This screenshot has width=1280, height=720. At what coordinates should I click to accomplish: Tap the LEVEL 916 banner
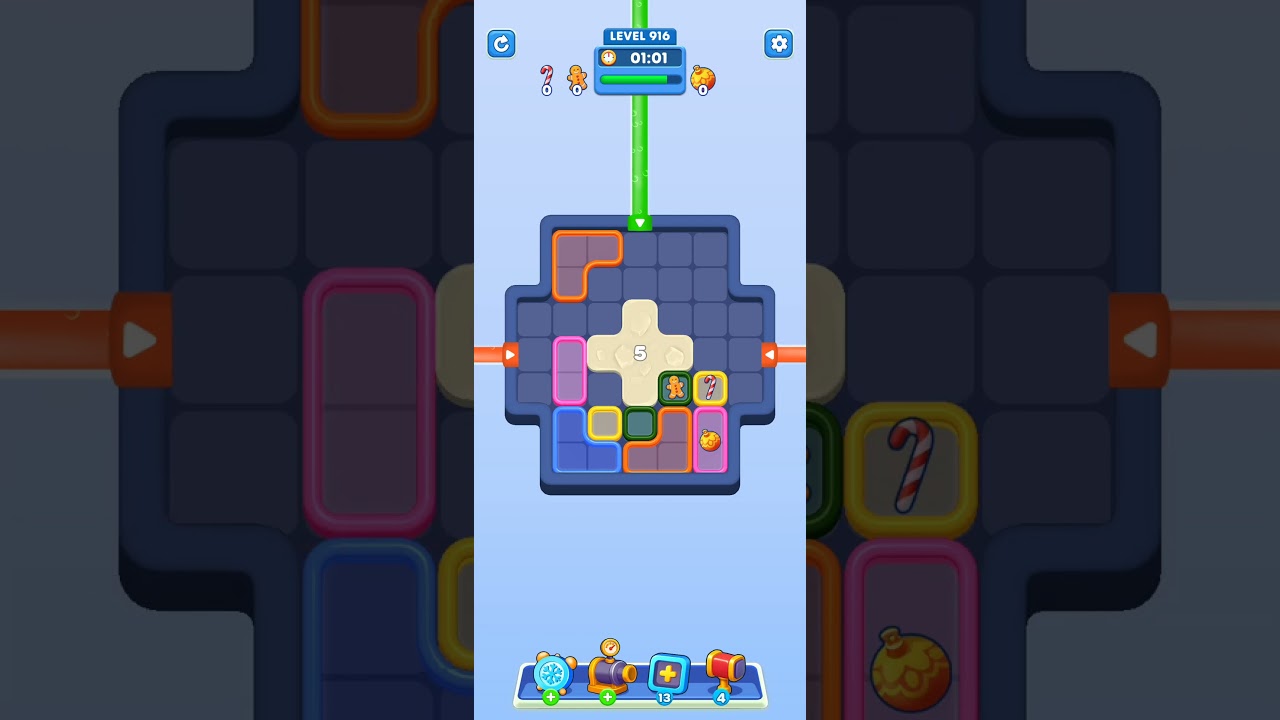coord(640,36)
